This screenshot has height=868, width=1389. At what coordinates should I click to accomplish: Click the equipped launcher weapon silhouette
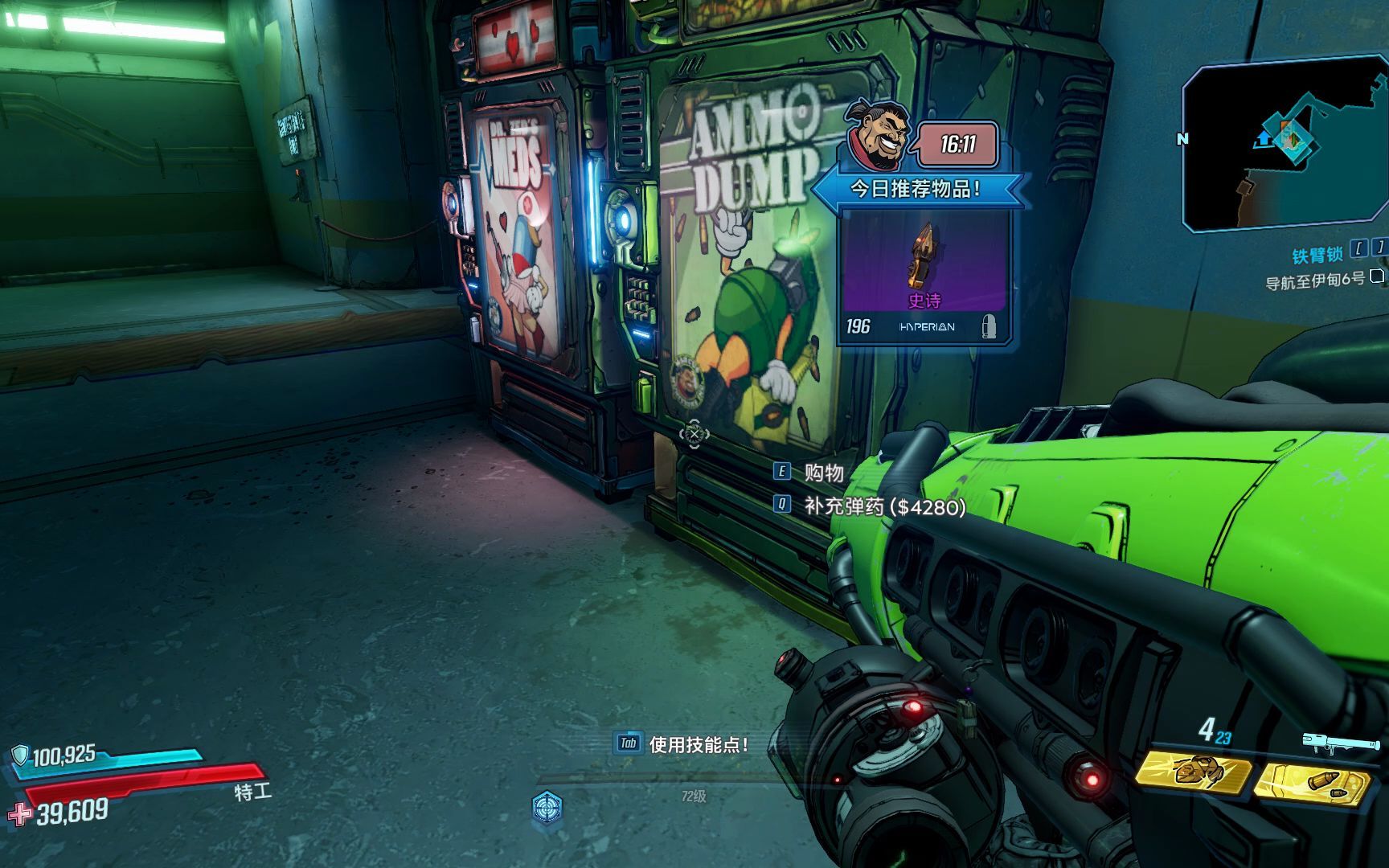click(1331, 743)
